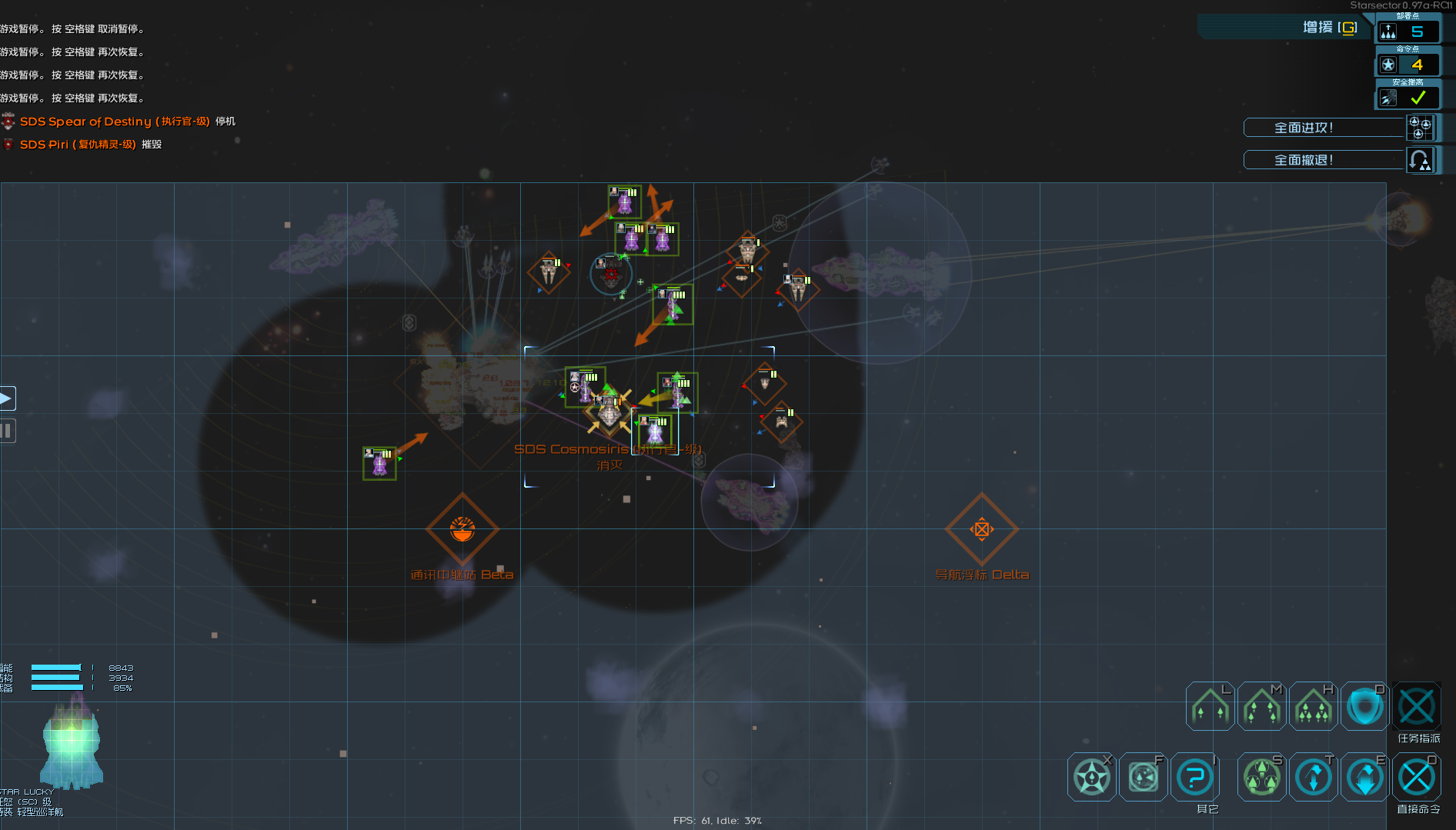Select the Medium Escort (M) command icon
Screen dimensions: 1456x830
(1261, 705)
